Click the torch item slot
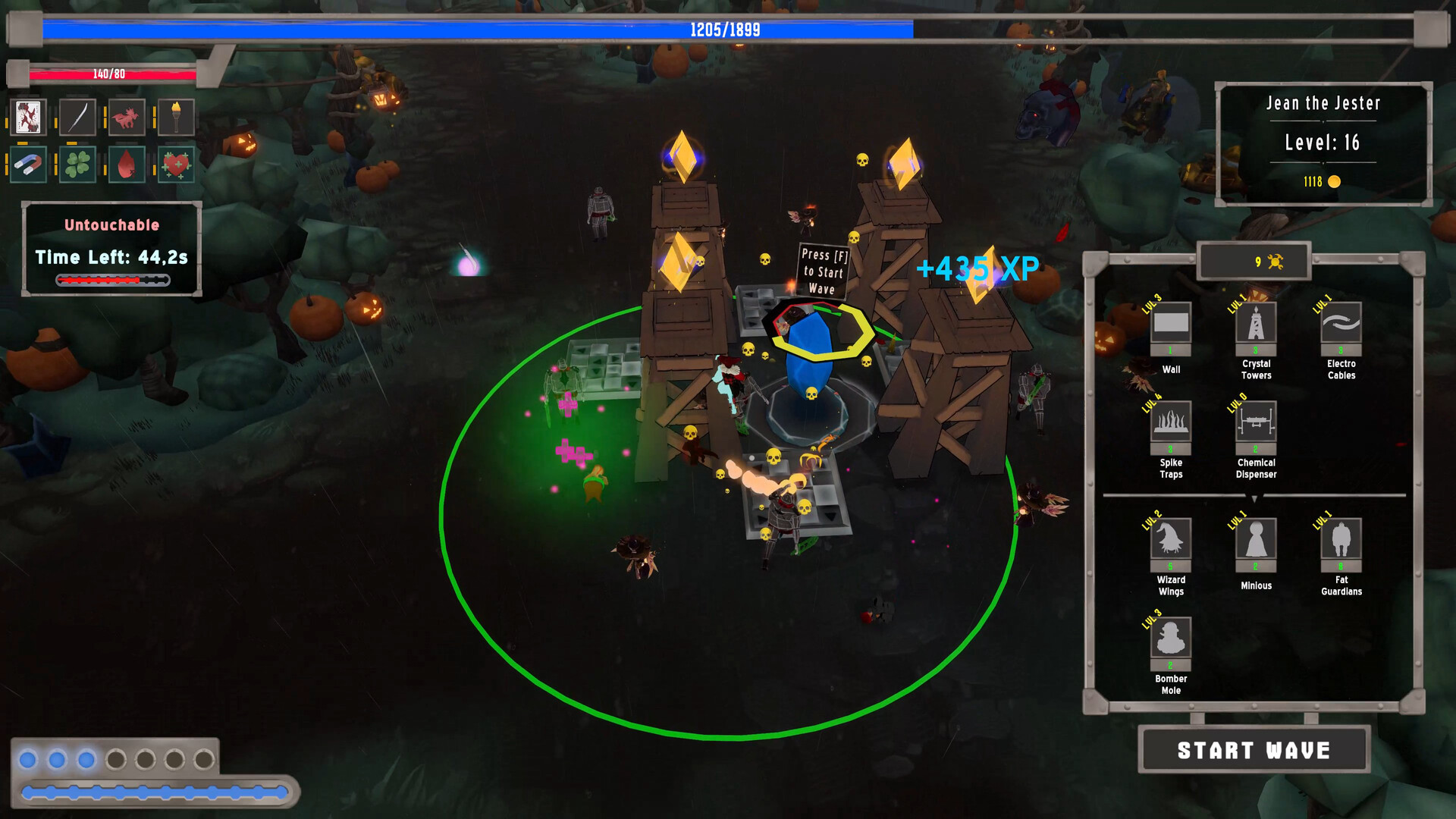Image resolution: width=1456 pixels, height=819 pixels. point(175,118)
